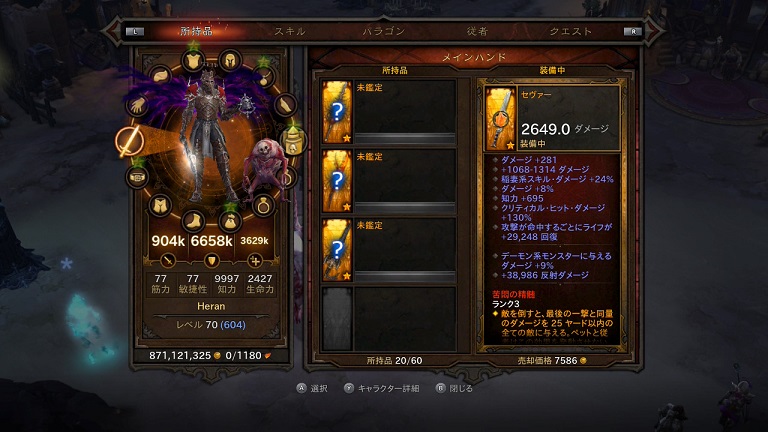Select the main-hand sword slot
Image resolution: width=768 pixels, height=432 pixels.
(130, 141)
